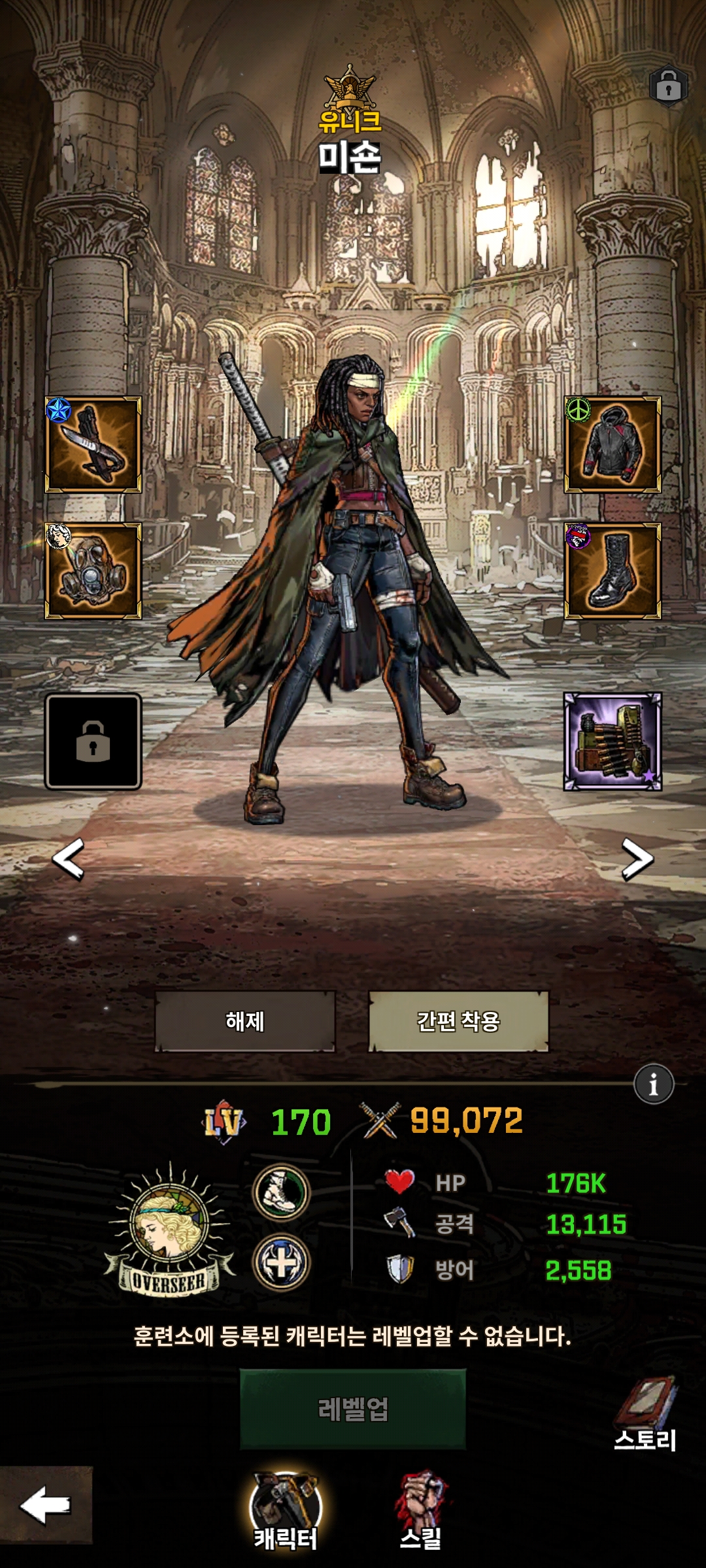This screenshot has height=1568, width=706.
Task: Open the black boots equipment slot
Action: [613, 571]
